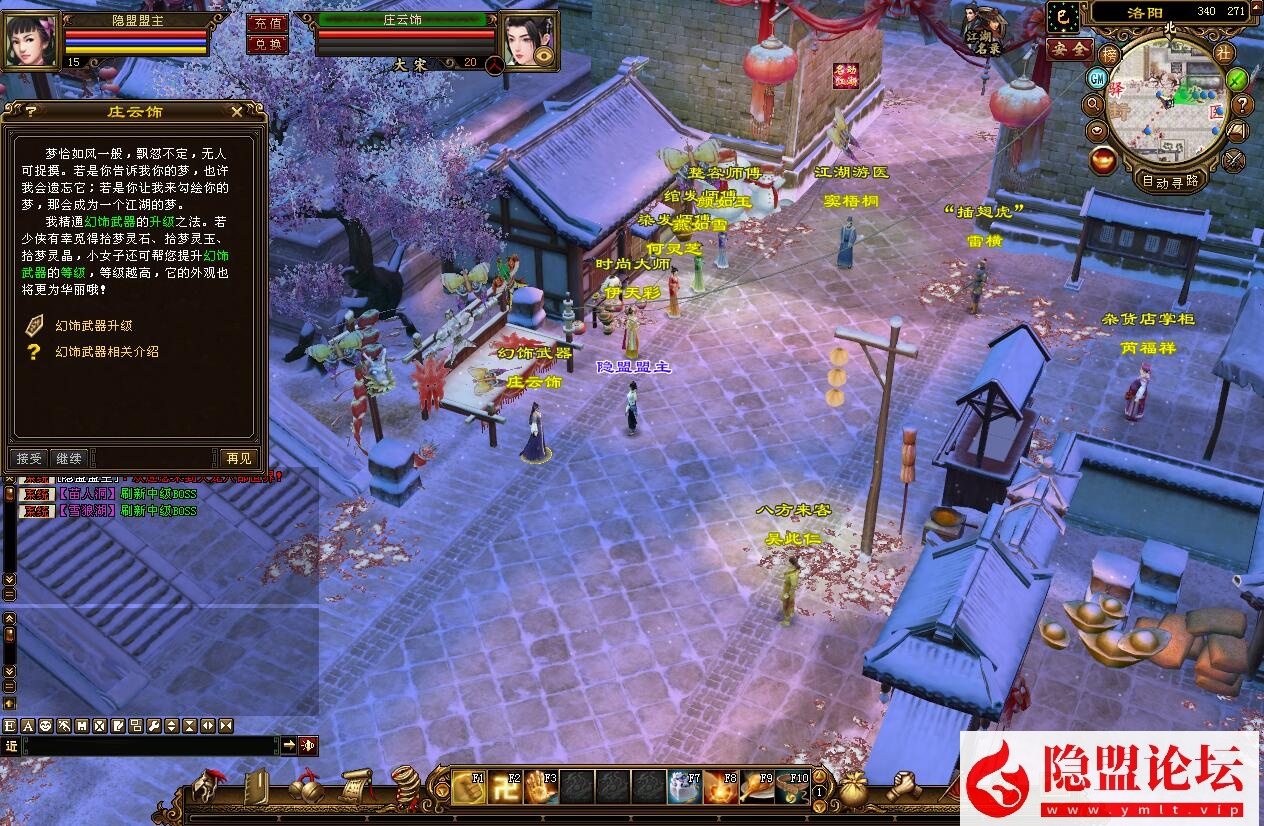Click the player portrait 隐盟盟主
The width and height of the screenshot is (1264, 826).
30,39
